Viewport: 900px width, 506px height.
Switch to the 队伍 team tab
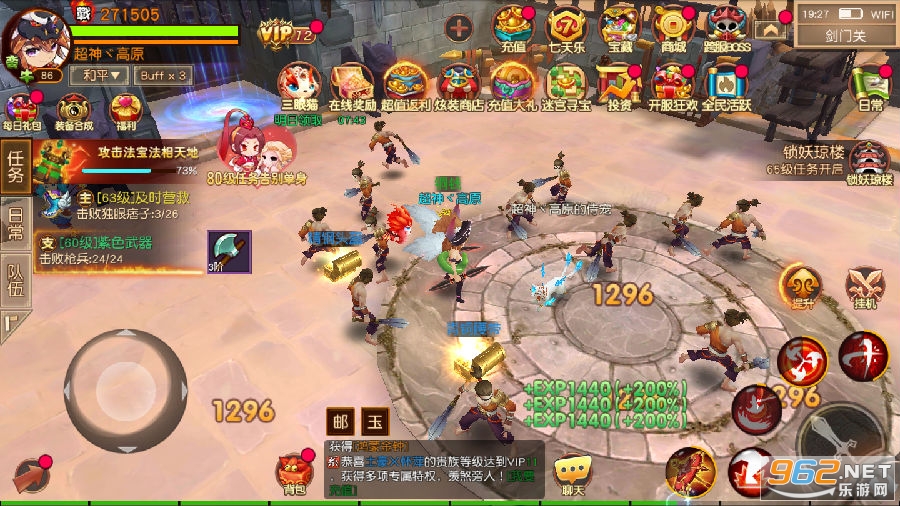15,277
